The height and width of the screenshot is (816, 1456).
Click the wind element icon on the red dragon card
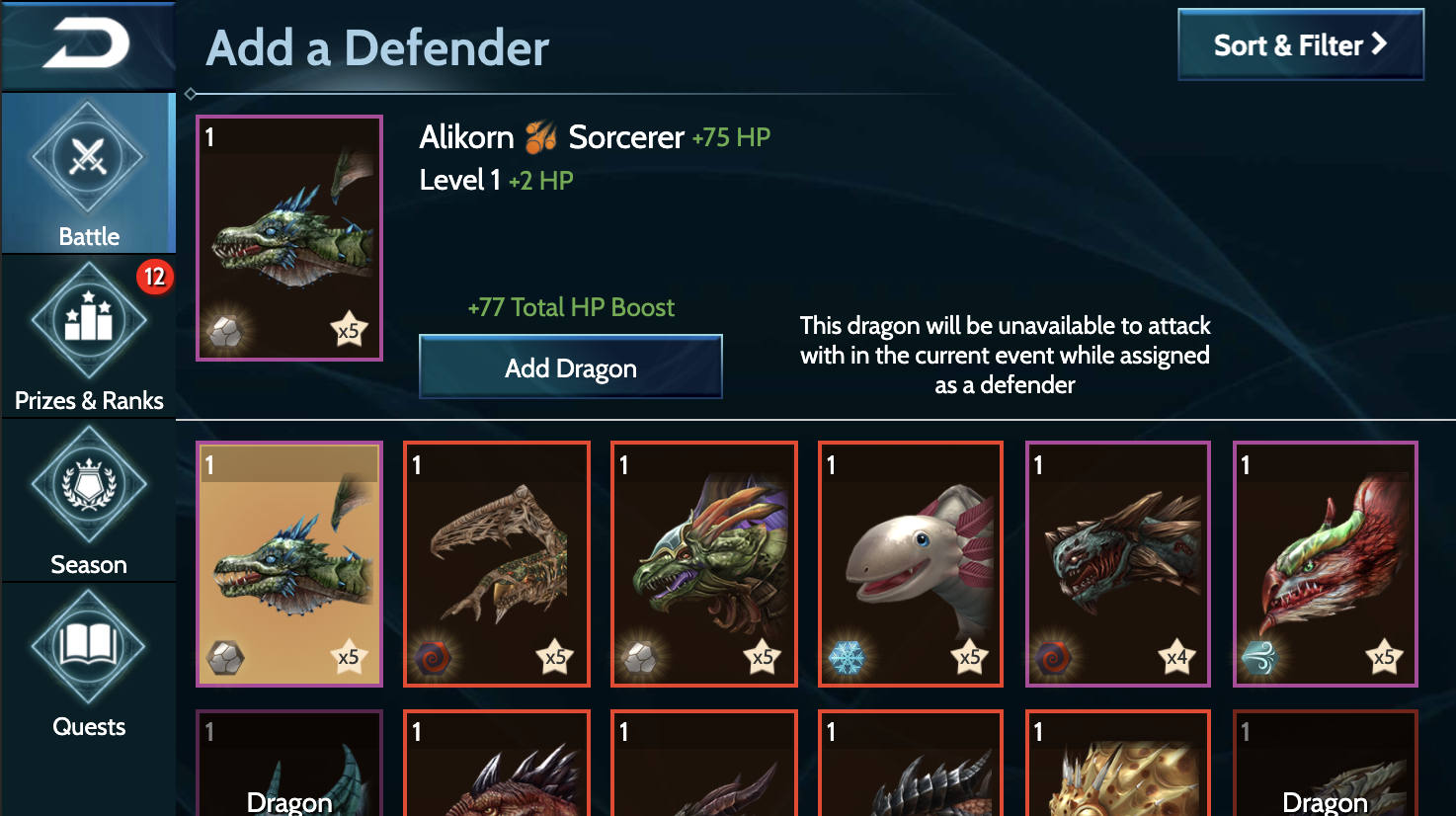[1262, 655]
